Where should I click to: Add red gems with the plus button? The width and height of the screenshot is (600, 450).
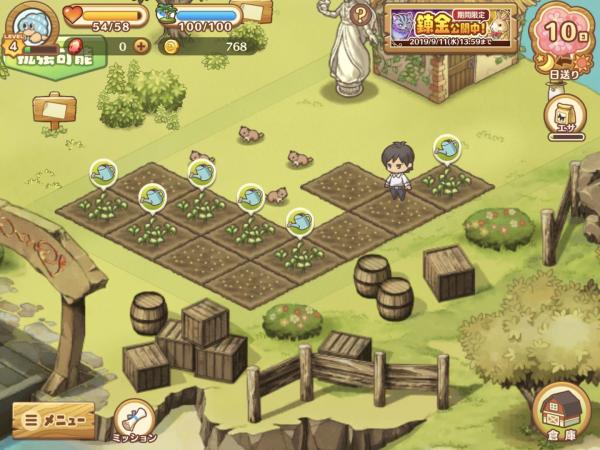141,46
